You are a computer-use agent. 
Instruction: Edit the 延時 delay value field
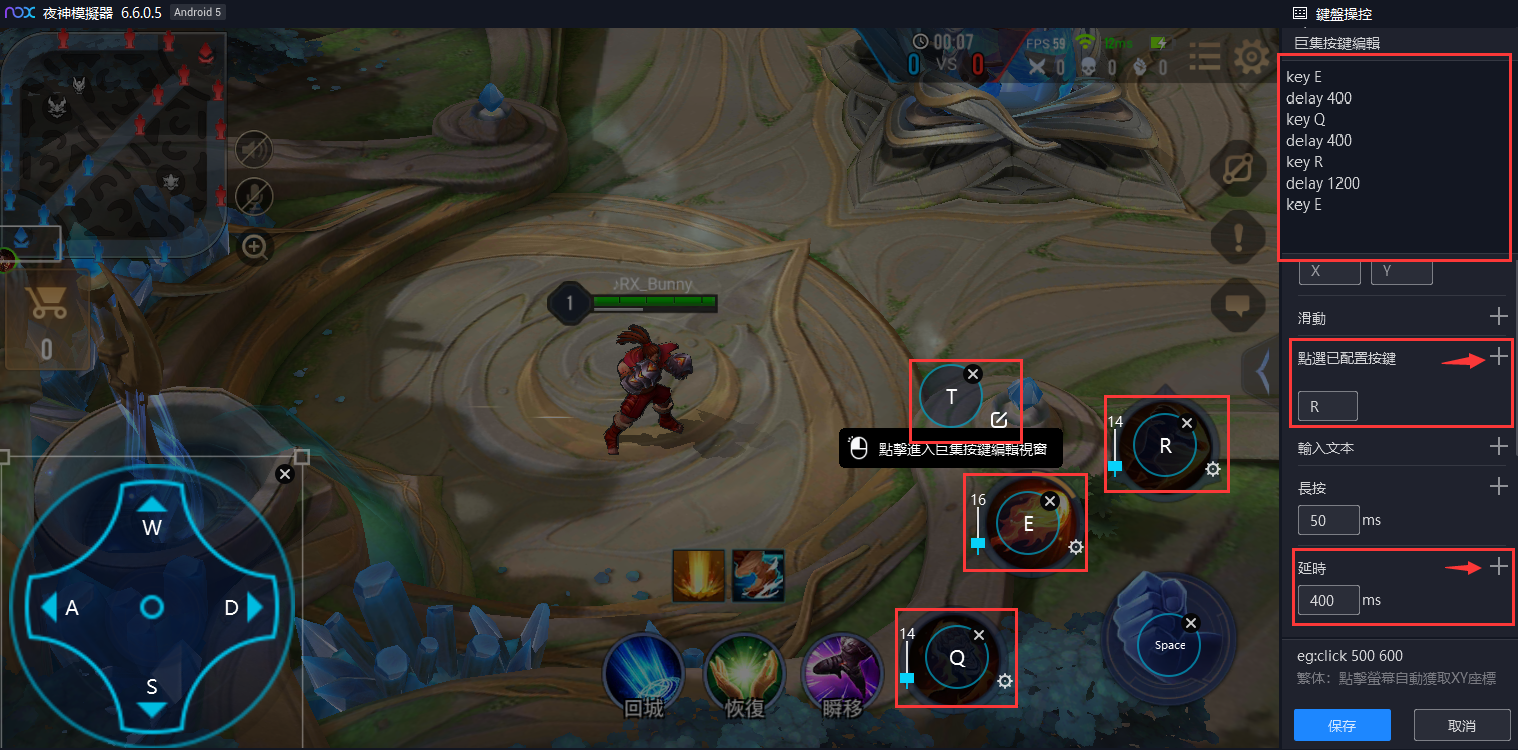click(1328, 600)
